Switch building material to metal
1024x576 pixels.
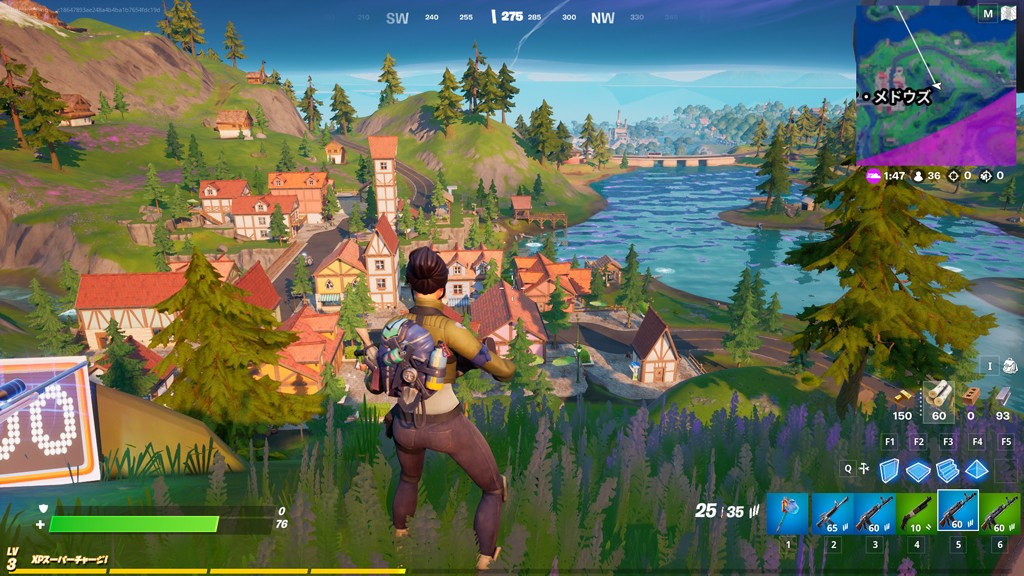click(1003, 397)
